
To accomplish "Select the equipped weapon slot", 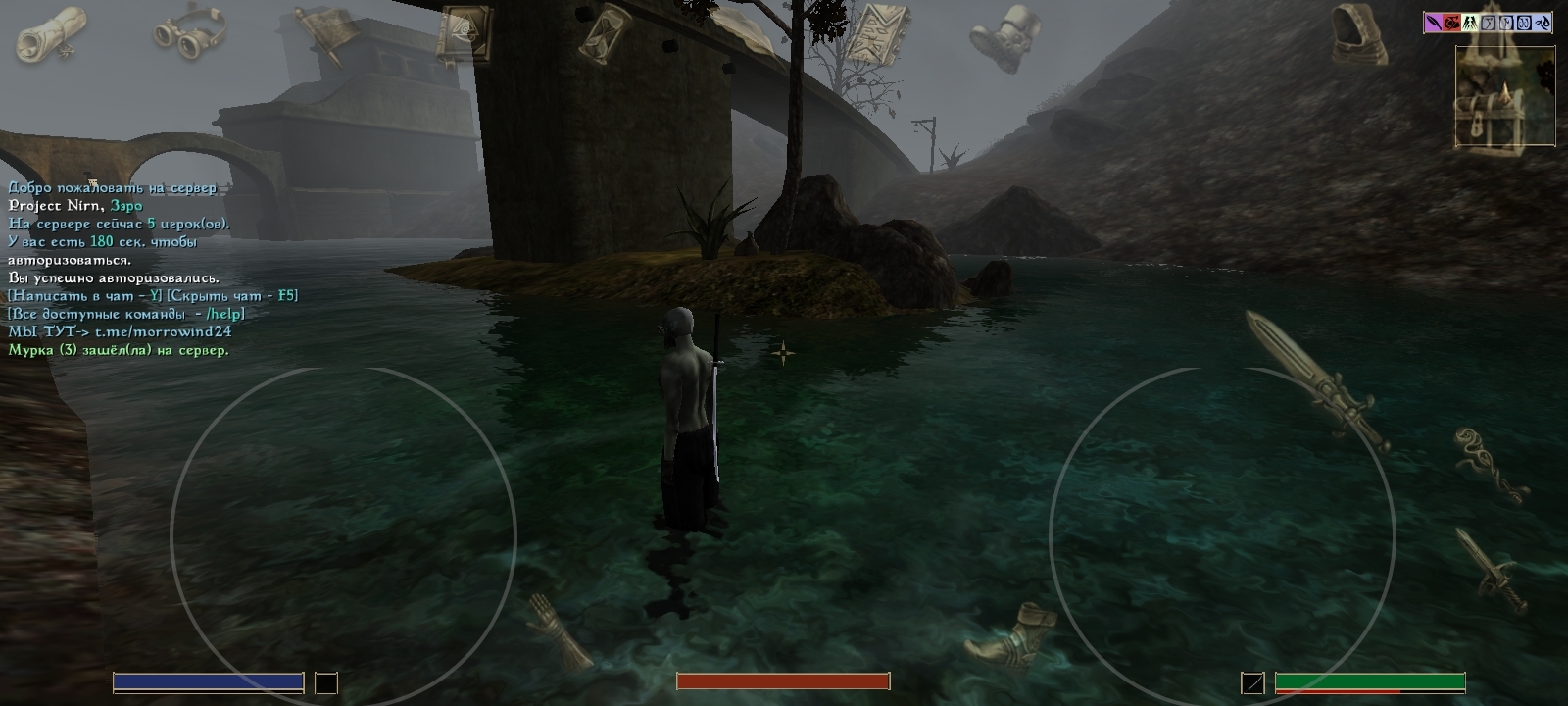I will pyautogui.click(x=1252, y=682).
